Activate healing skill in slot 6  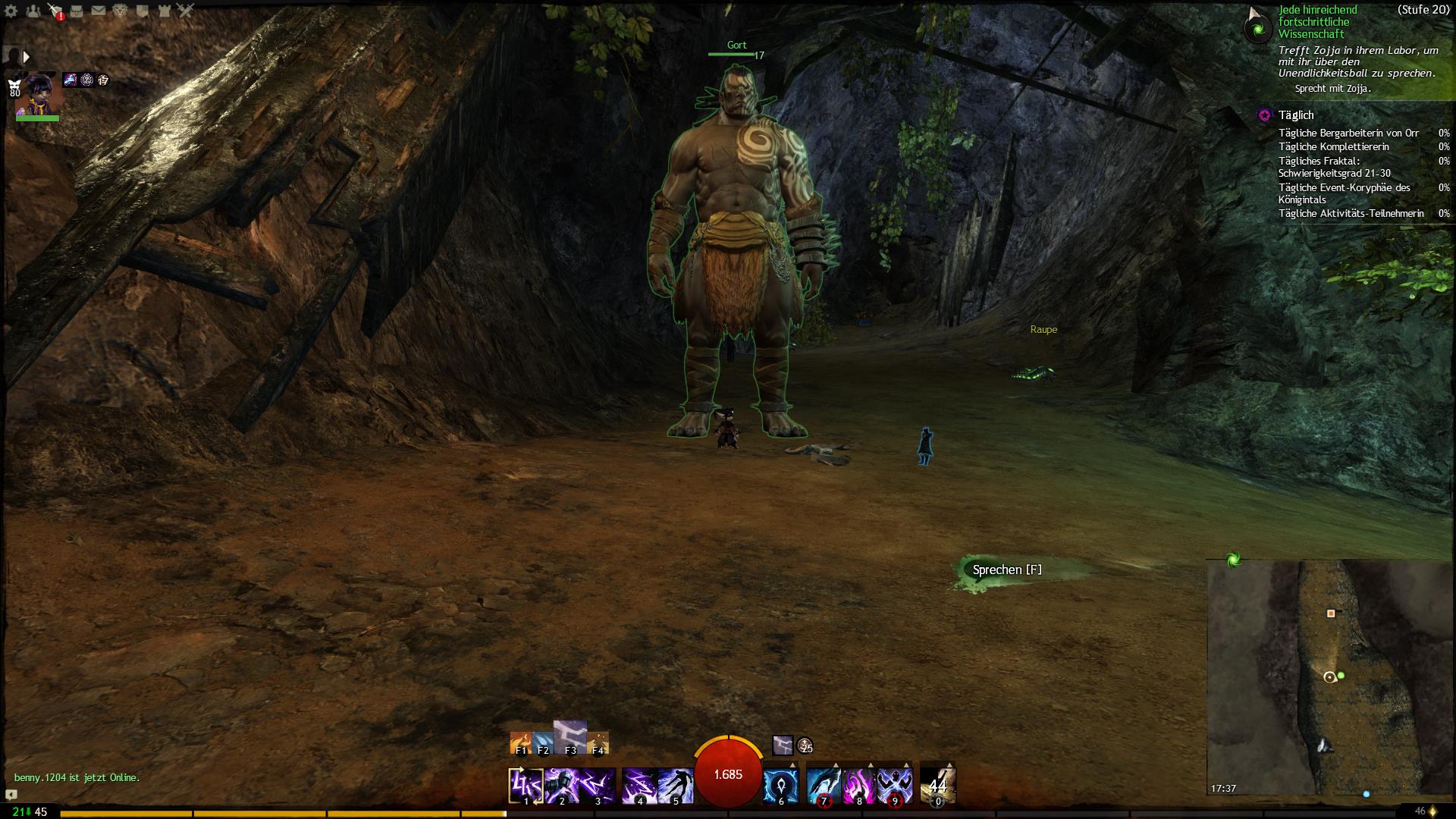click(780, 786)
